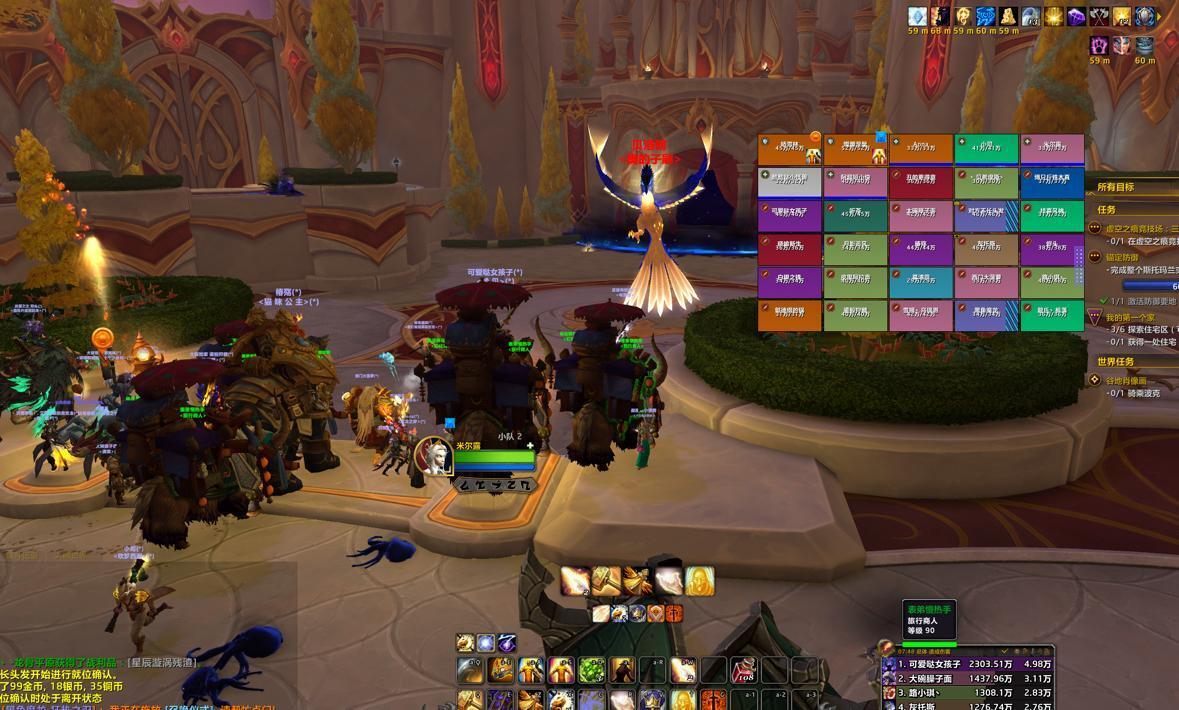Screen dimensions: 1179x710
Task: Click the 星辰漩涡残渣 item link in chat
Action: coord(163,662)
